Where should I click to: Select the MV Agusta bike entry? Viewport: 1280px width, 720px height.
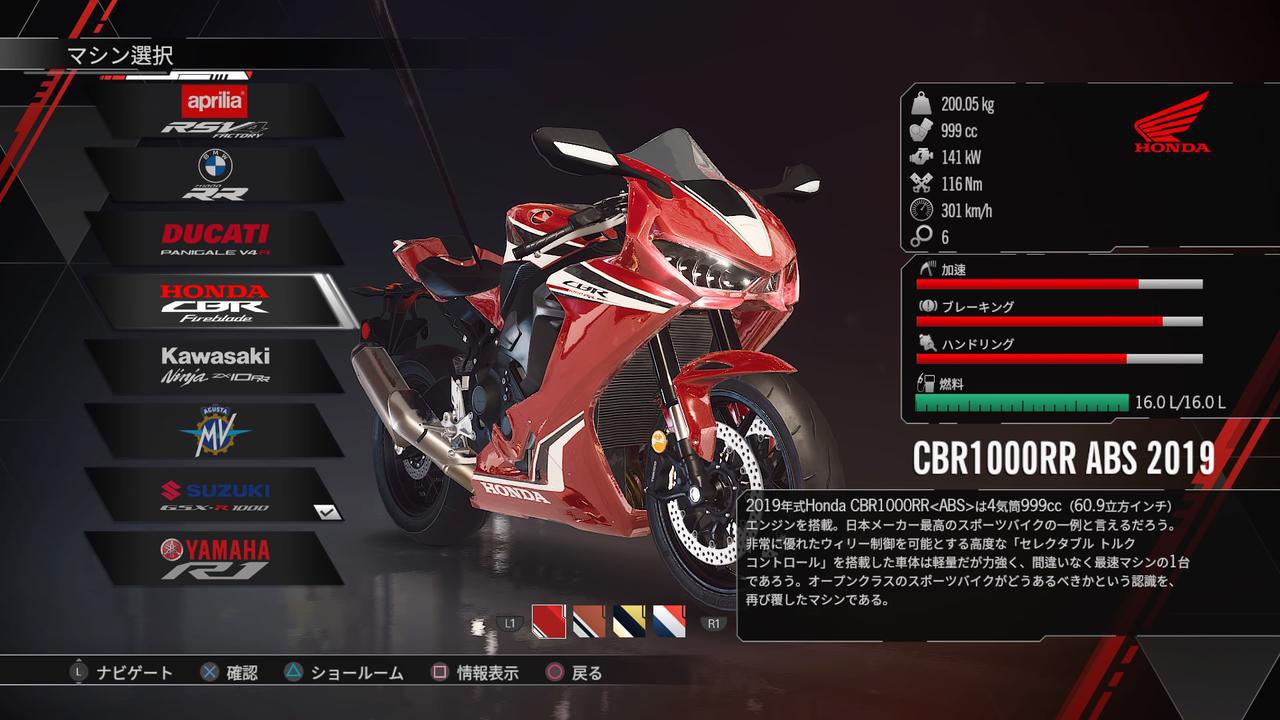point(214,430)
